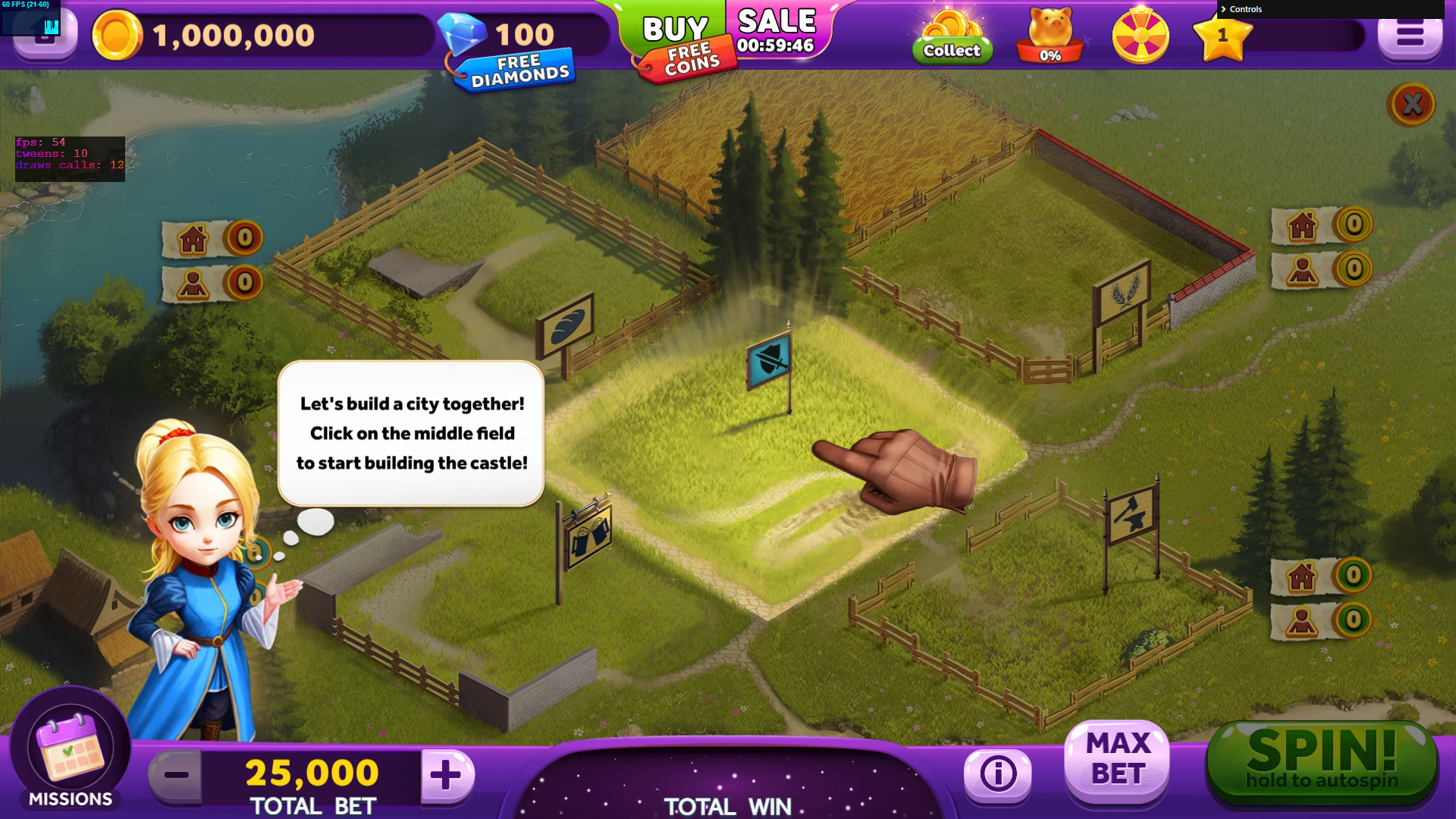1456x819 pixels.
Task: Decrease total bet with minus button
Action: click(x=176, y=774)
